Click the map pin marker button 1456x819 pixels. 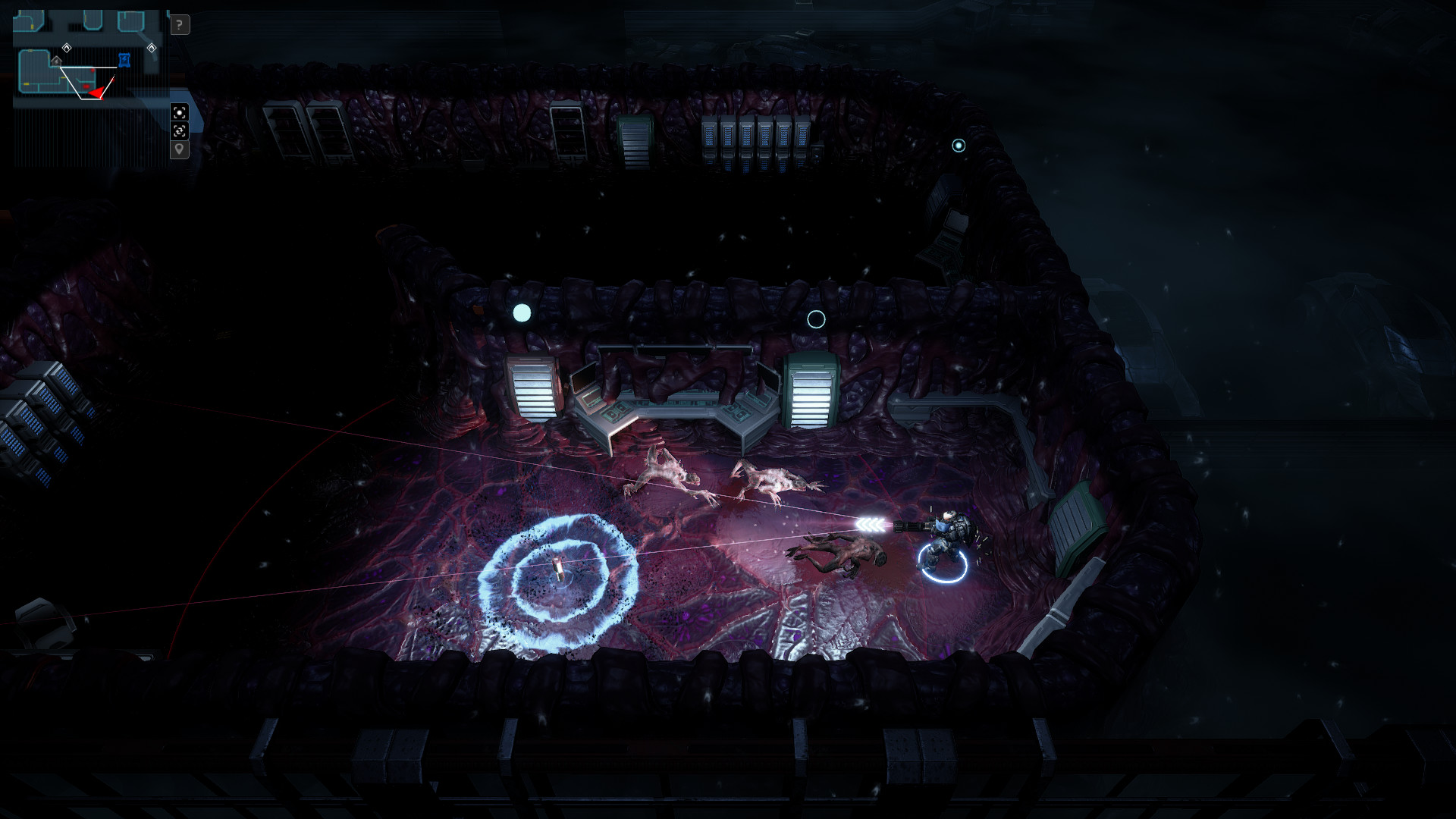[x=179, y=149]
